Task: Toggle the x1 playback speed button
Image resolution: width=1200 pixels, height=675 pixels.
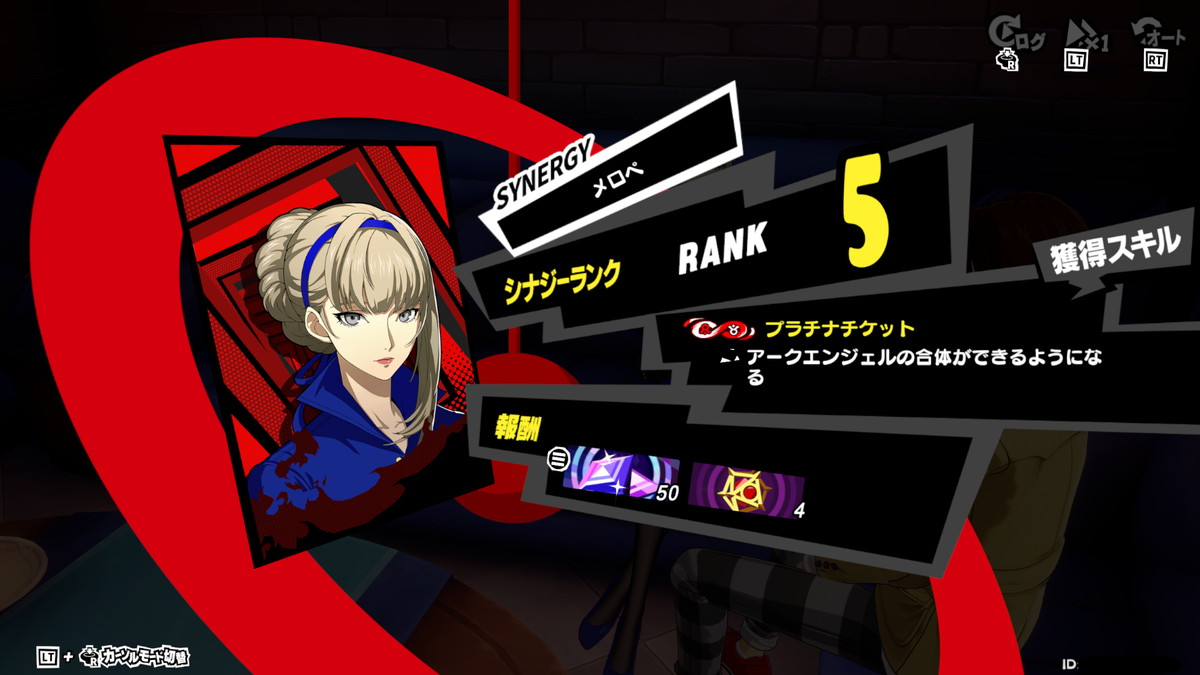Action: (x=1087, y=37)
